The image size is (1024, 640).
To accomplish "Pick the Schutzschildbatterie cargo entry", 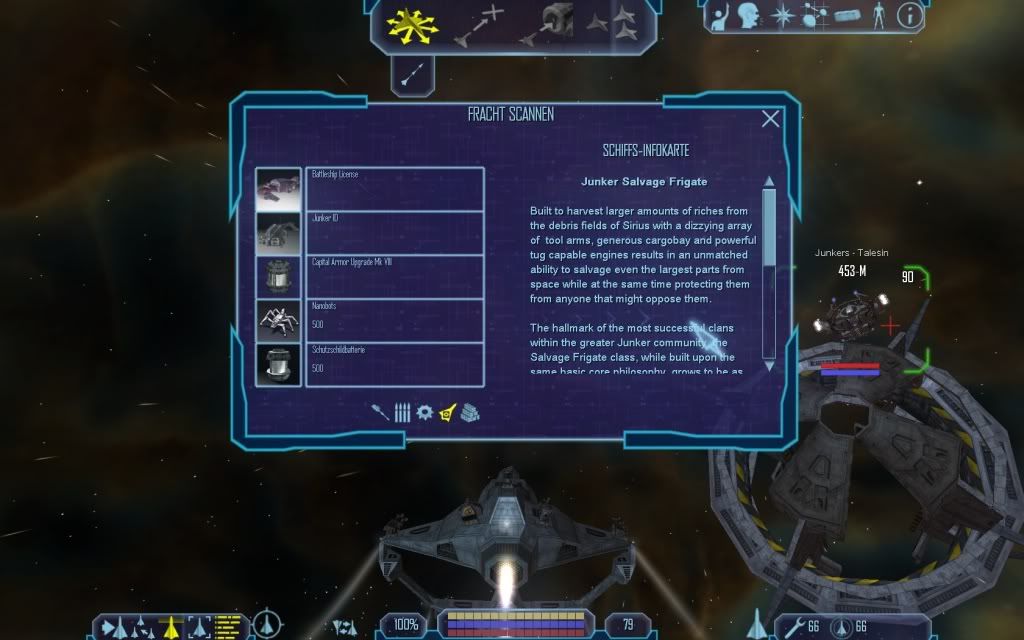I will tap(396, 364).
